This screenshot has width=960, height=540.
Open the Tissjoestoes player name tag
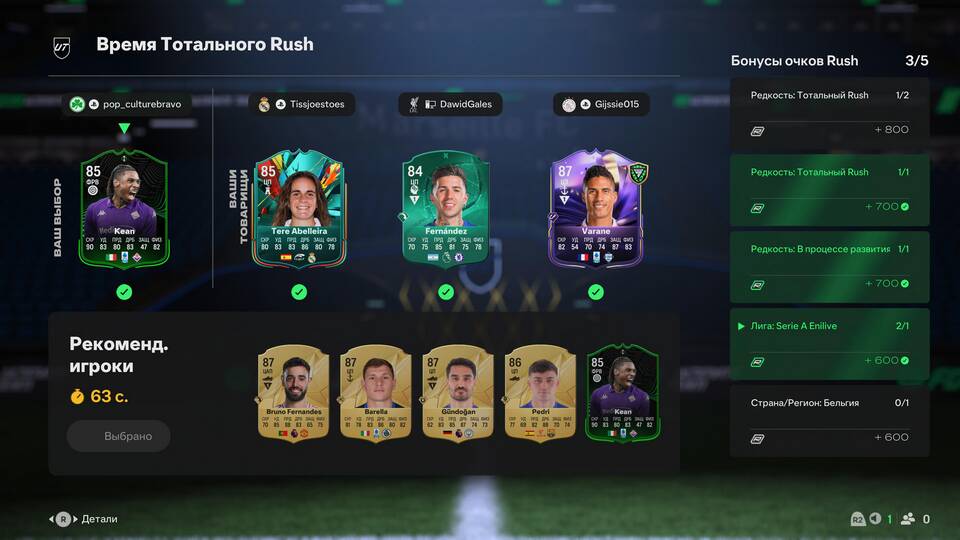[301, 104]
